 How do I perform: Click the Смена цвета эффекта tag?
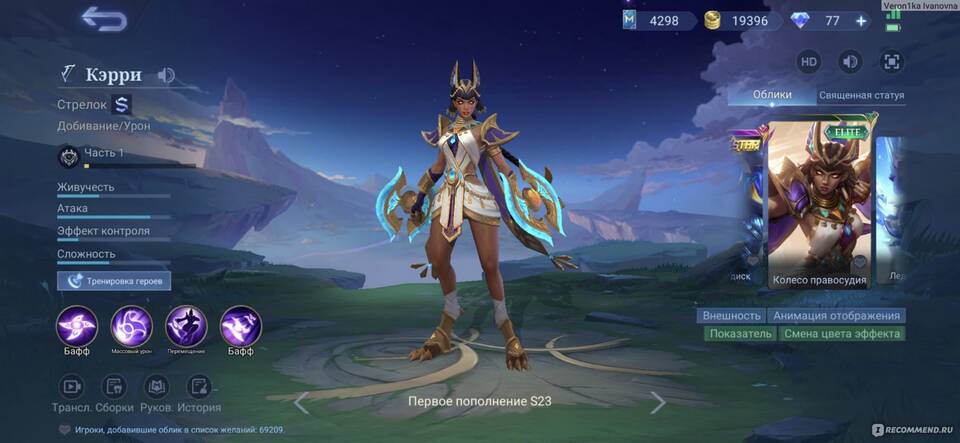tap(841, 334)
